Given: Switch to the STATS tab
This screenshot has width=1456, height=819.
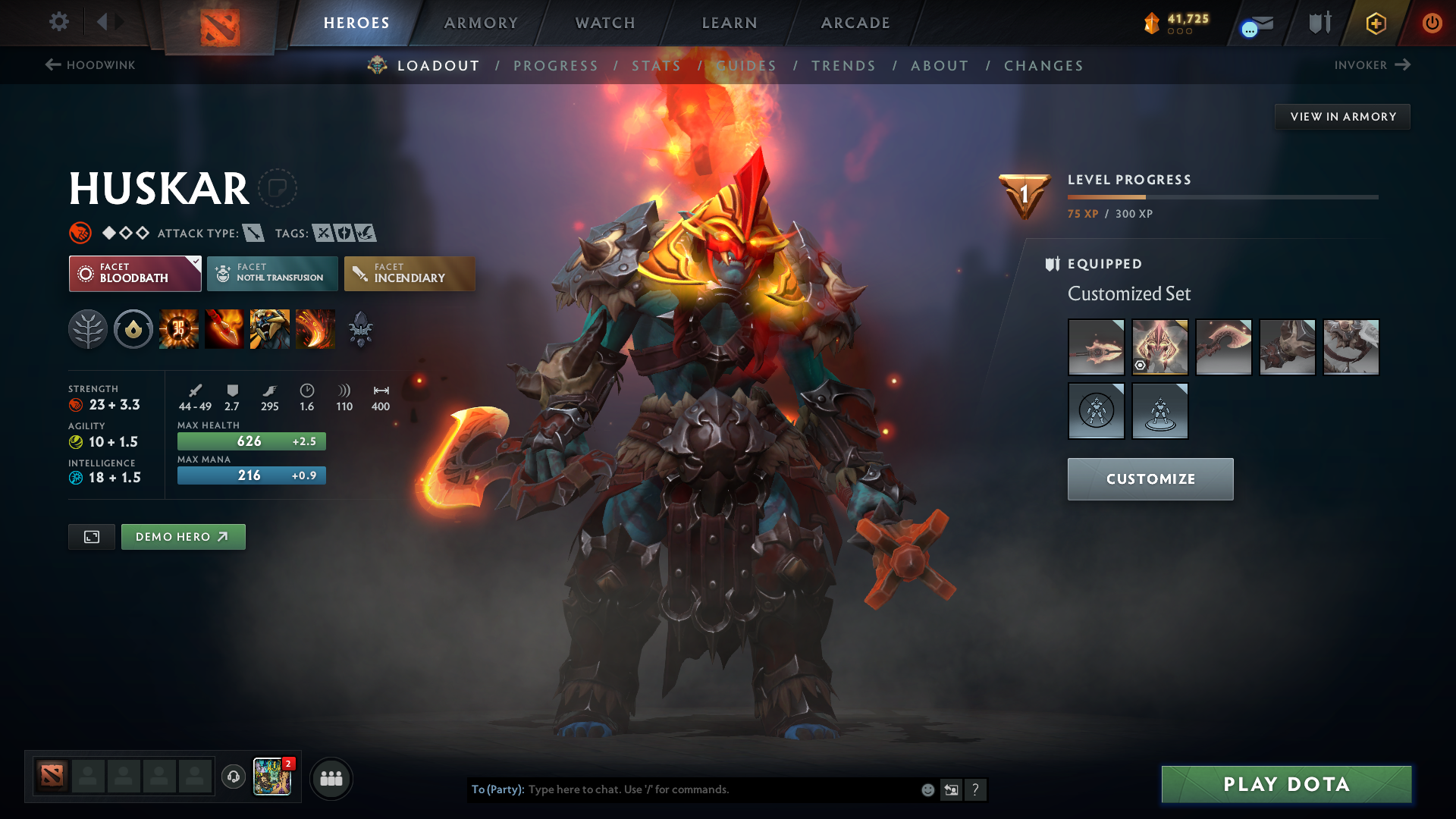Looking at the screenshot, I should click(x=657, y=66).
